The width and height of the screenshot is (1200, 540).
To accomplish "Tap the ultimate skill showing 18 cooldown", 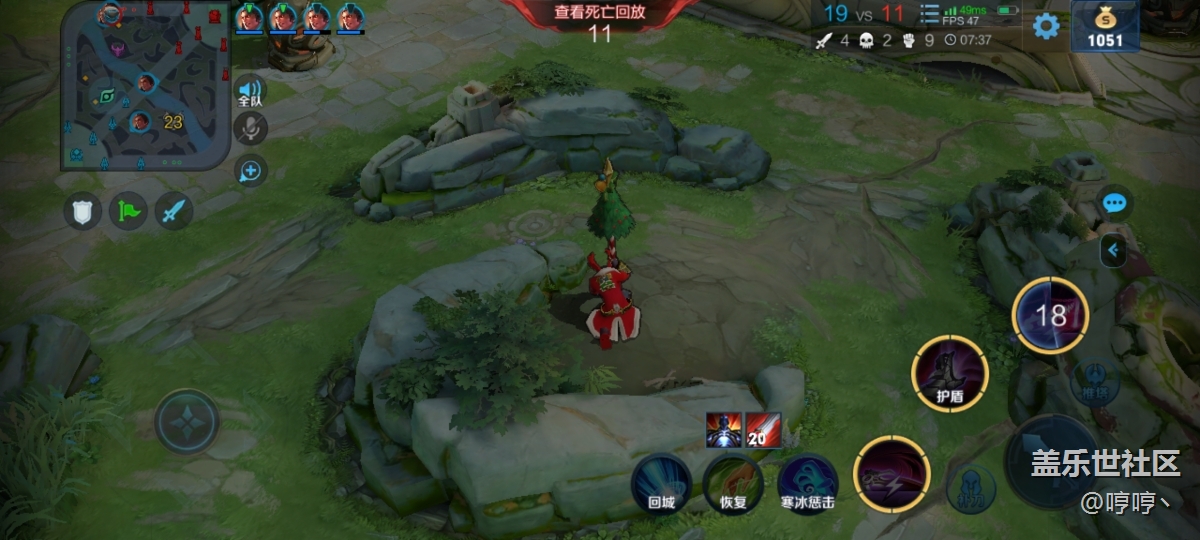I will pyautogui.click(x=1050, y=316).
